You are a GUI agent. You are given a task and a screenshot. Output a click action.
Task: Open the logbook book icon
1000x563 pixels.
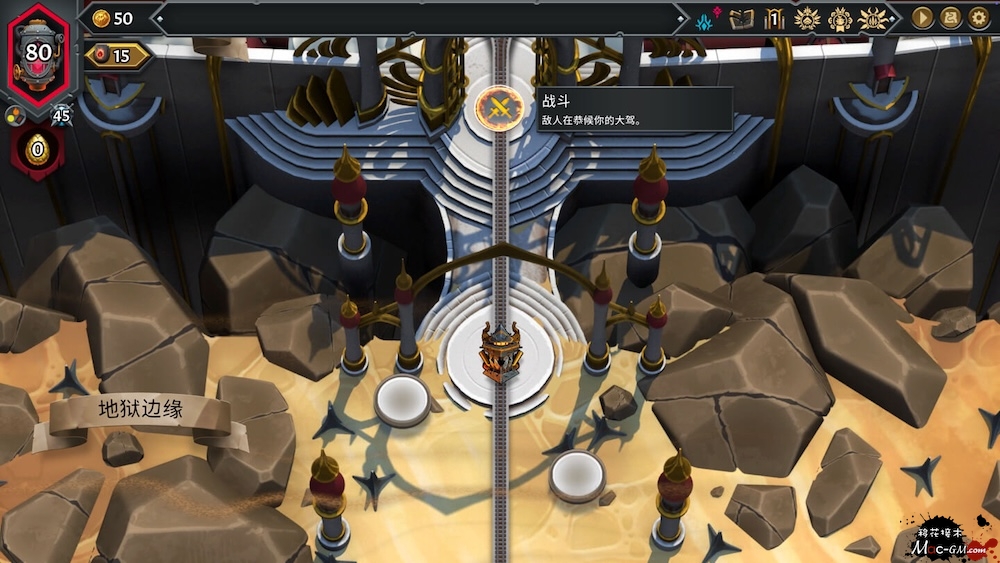tap(741, 18)
